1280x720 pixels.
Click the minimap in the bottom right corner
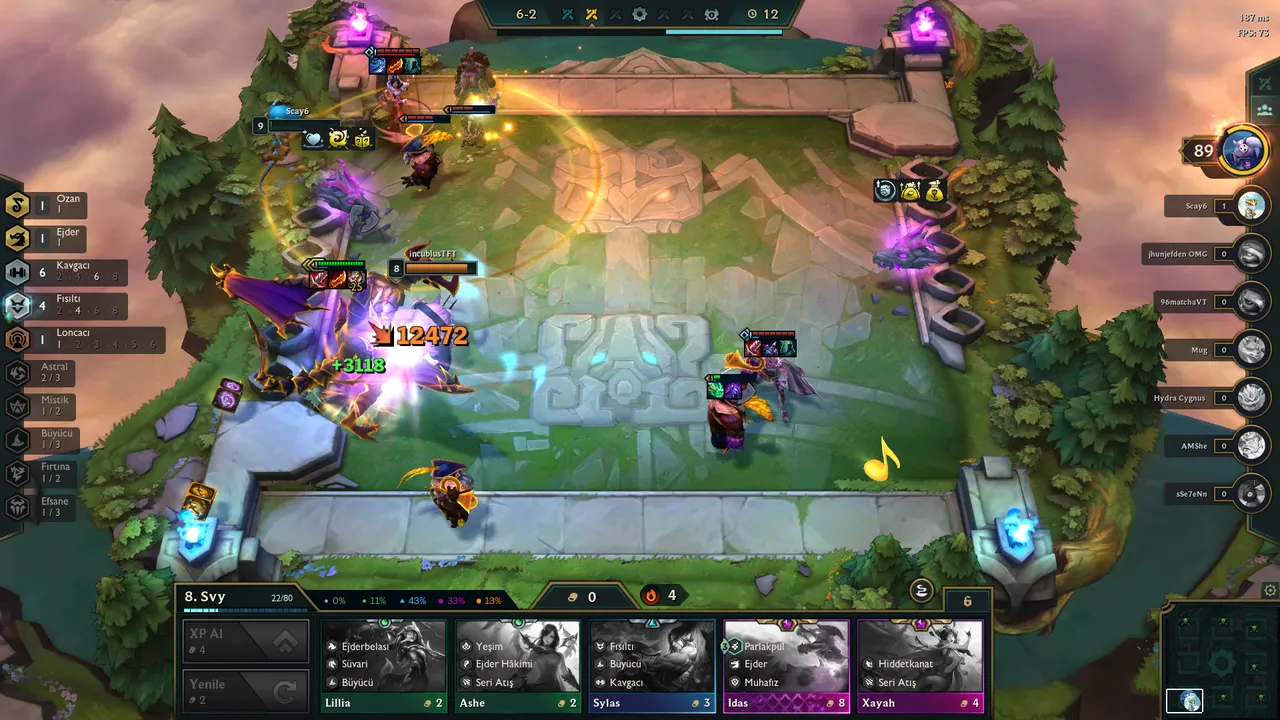(x=1222, y=663)
